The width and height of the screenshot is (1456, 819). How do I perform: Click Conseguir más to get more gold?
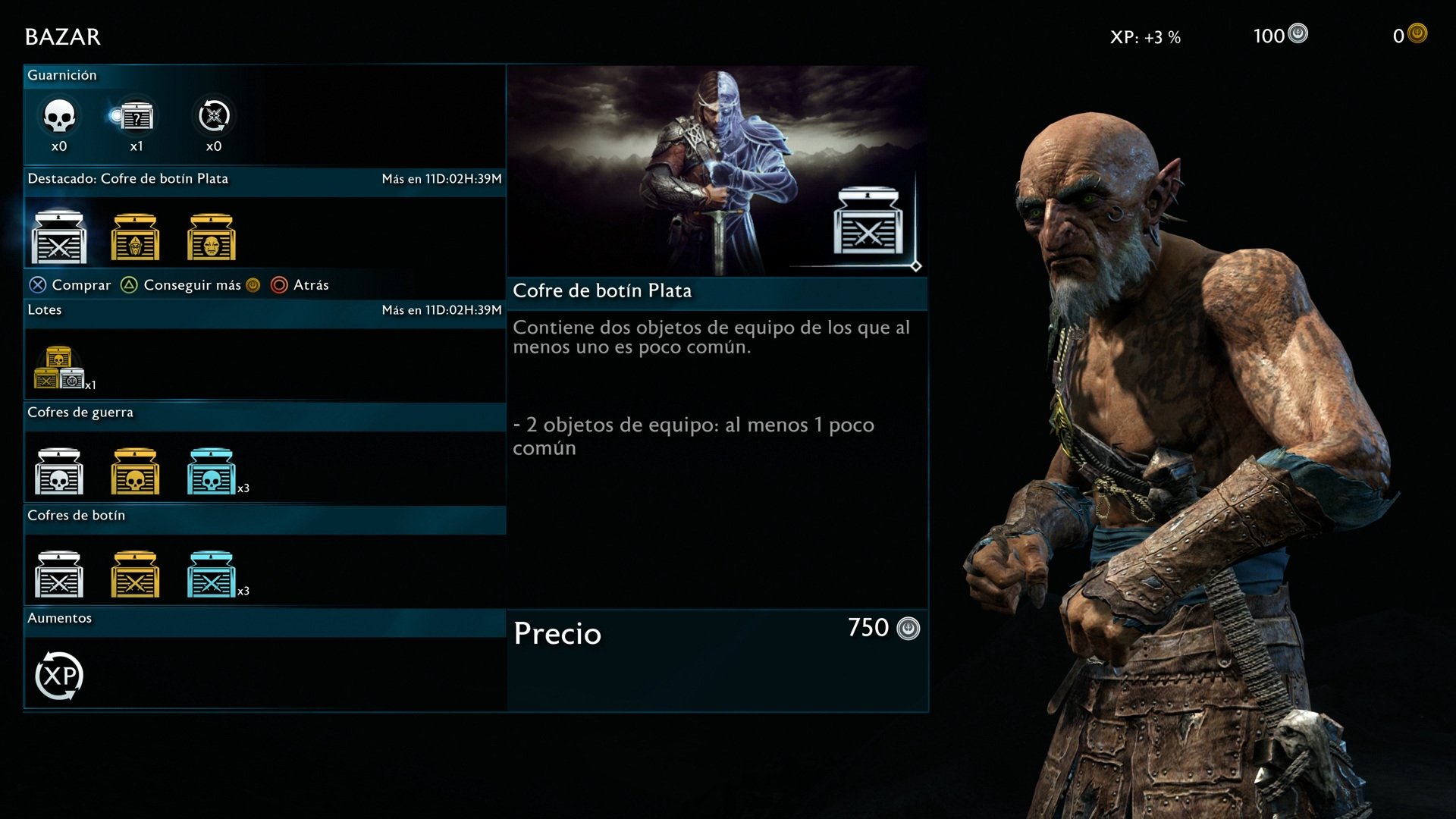click(x=191, y=285)
